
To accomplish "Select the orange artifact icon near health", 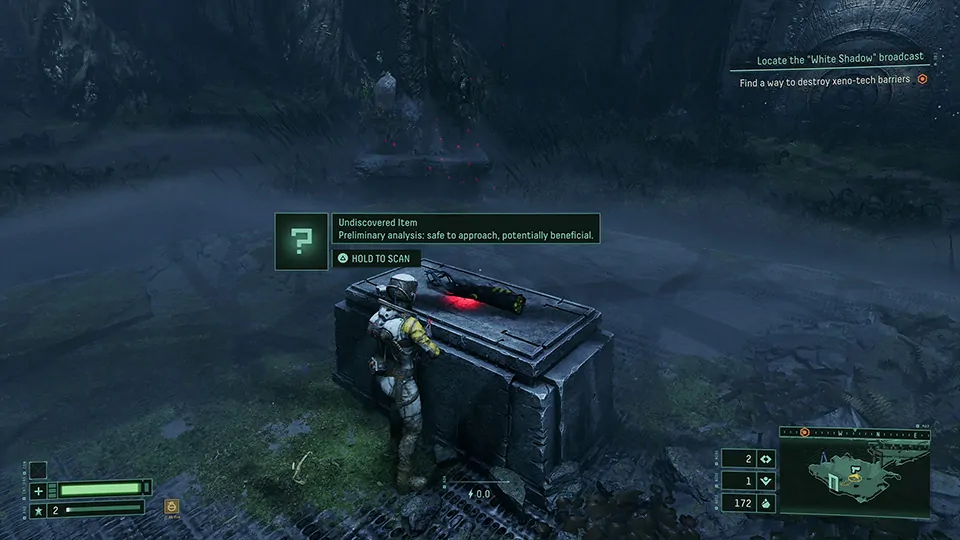I will [171, 507].
